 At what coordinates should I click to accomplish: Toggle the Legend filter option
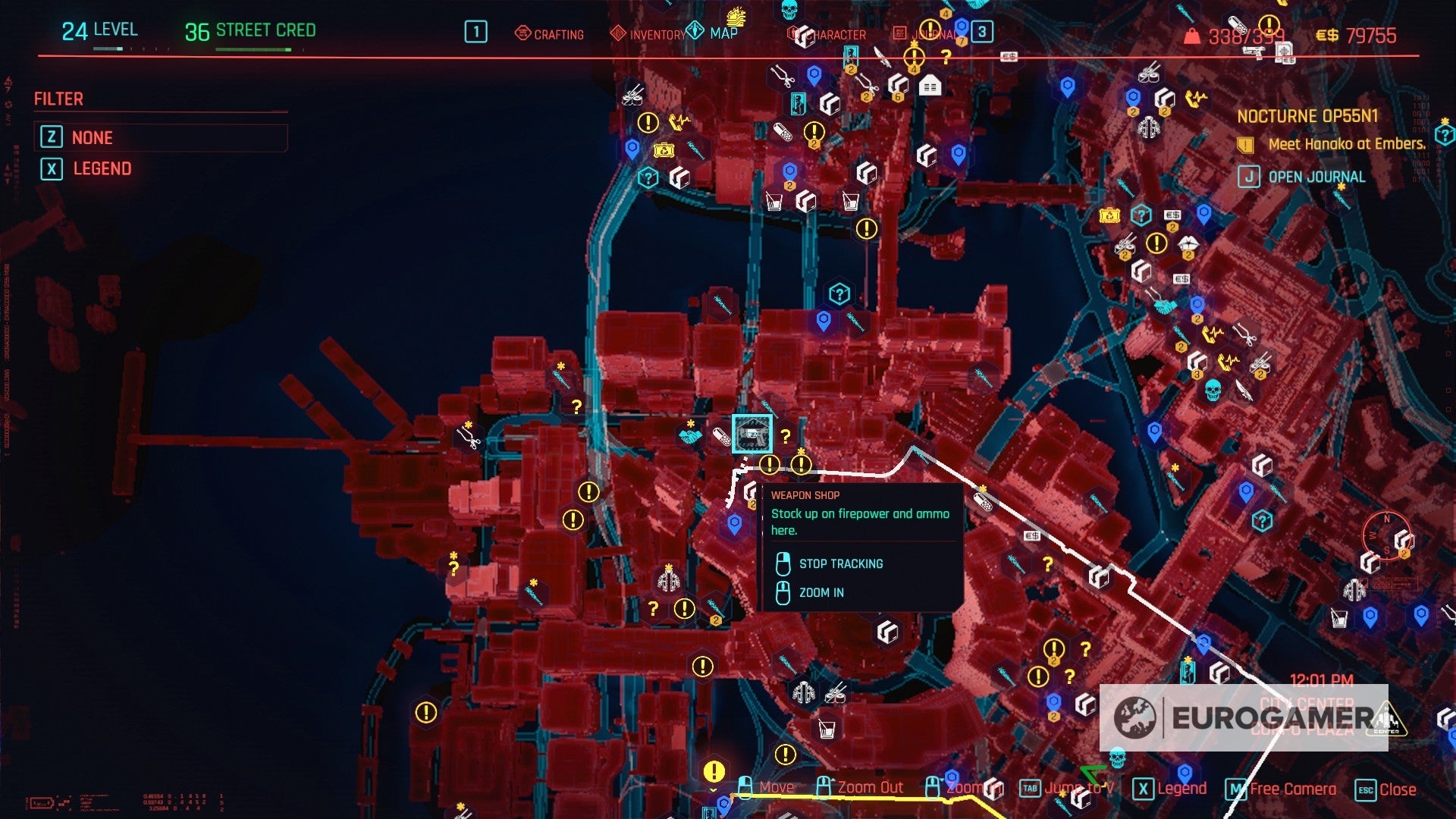101,168
